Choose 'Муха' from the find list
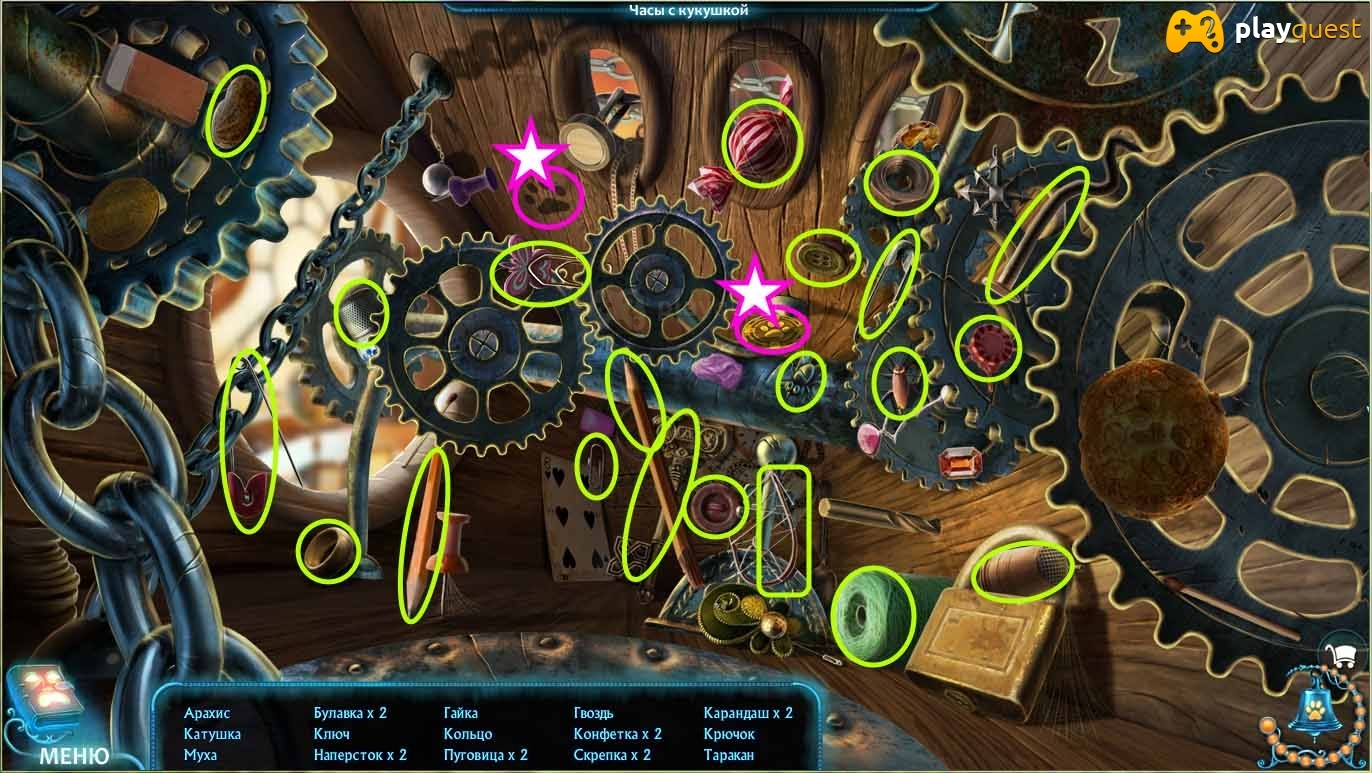Image resolution: width=1372 pixels, height=773 pixels. coord(200,755)
